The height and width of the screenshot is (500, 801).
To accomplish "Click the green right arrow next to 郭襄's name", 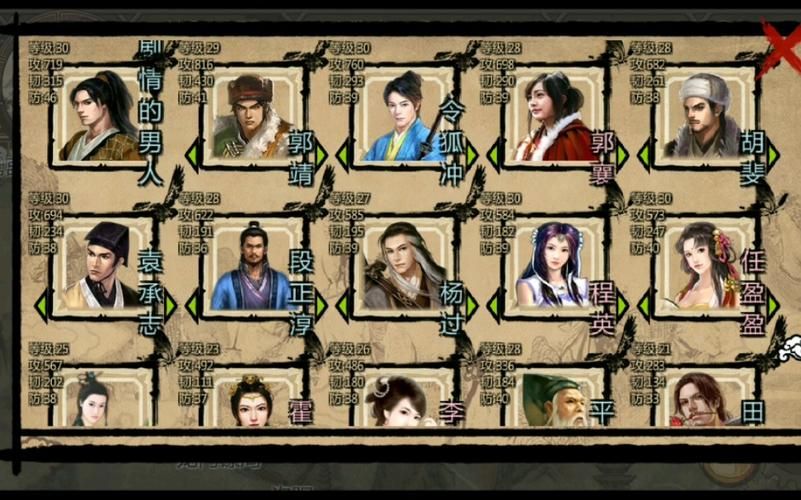I will [622, 155].
